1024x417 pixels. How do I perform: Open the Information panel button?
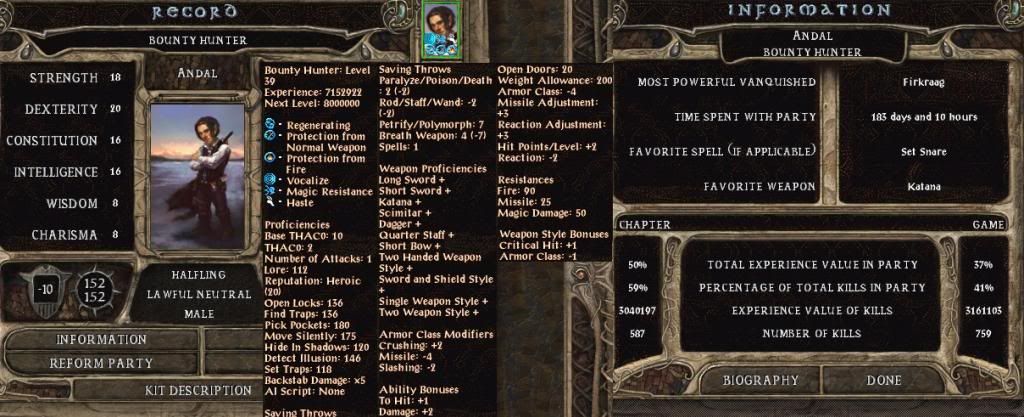click(101, 340)
